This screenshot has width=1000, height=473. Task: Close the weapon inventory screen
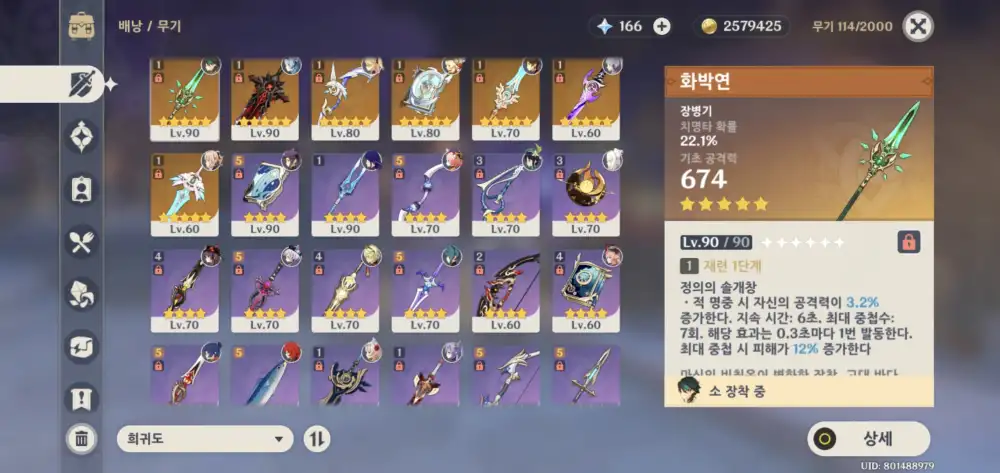click(917, 26)
